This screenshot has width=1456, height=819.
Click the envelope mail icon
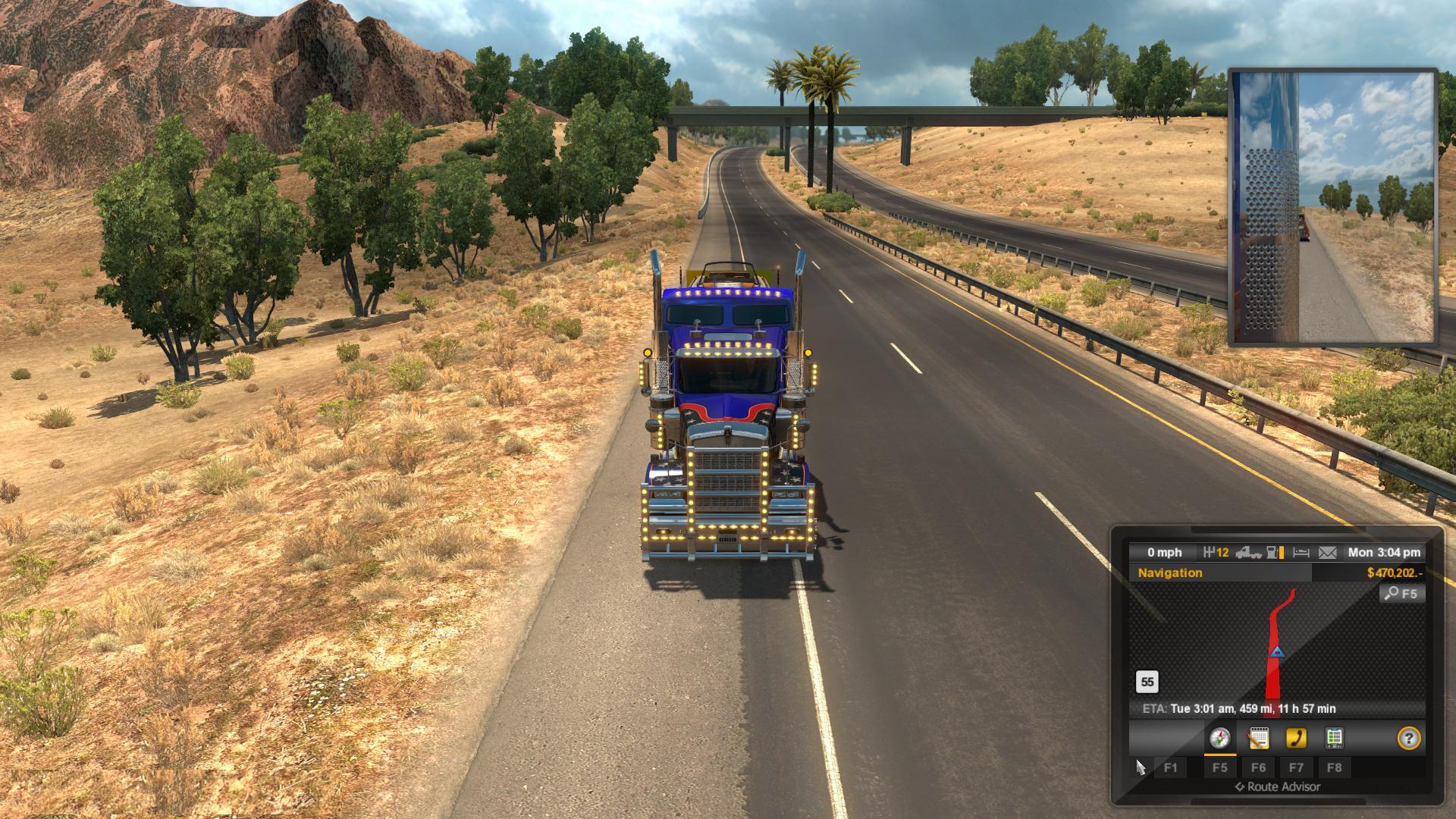(x=1327, y=553)
